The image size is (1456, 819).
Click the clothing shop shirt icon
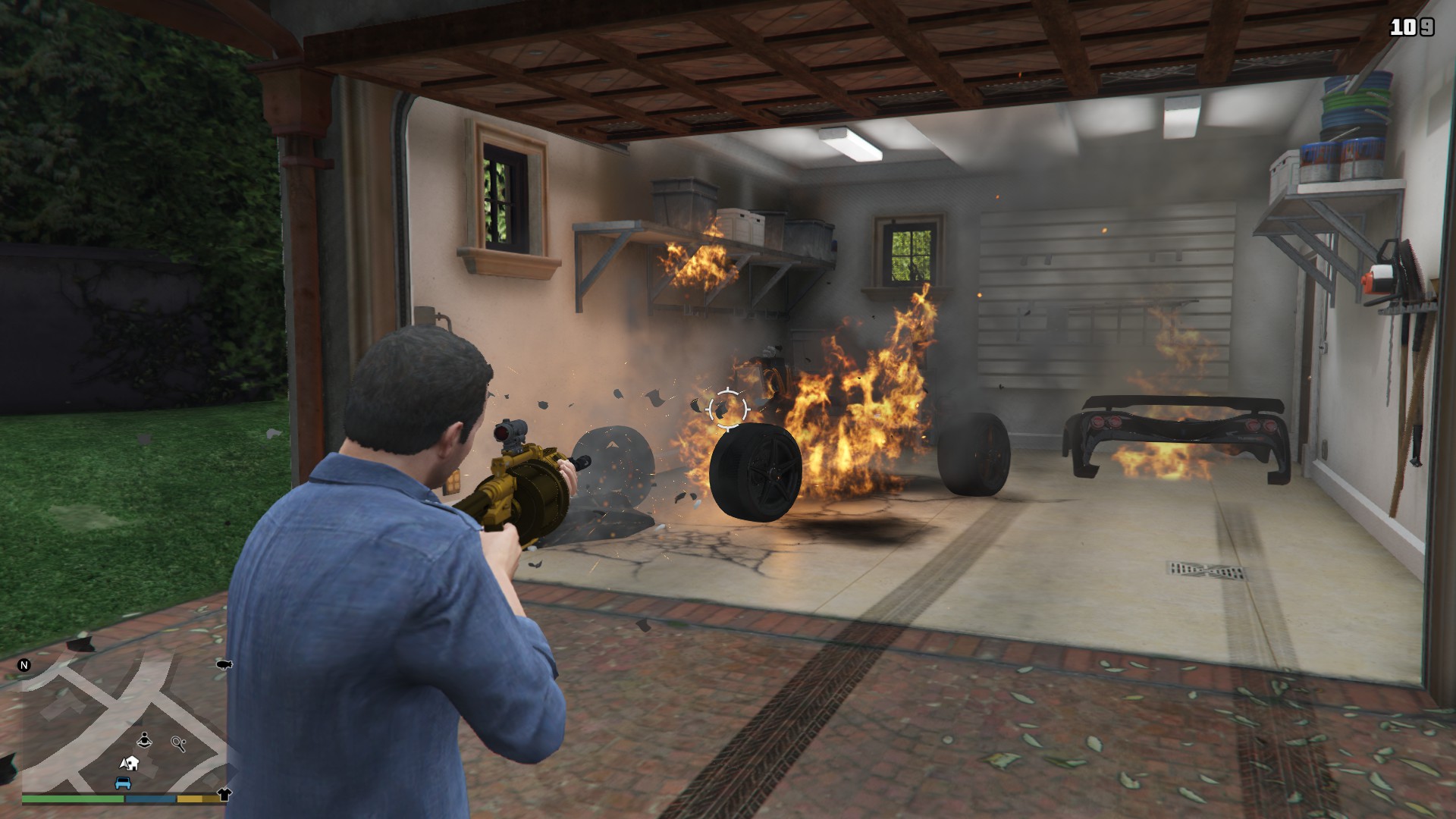(x=224, y=795)
